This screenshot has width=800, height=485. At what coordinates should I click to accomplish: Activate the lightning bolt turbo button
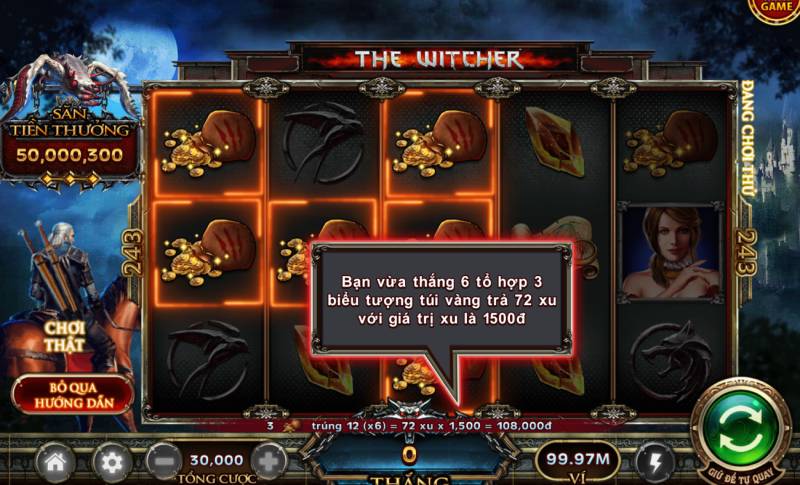click(654, 462)
